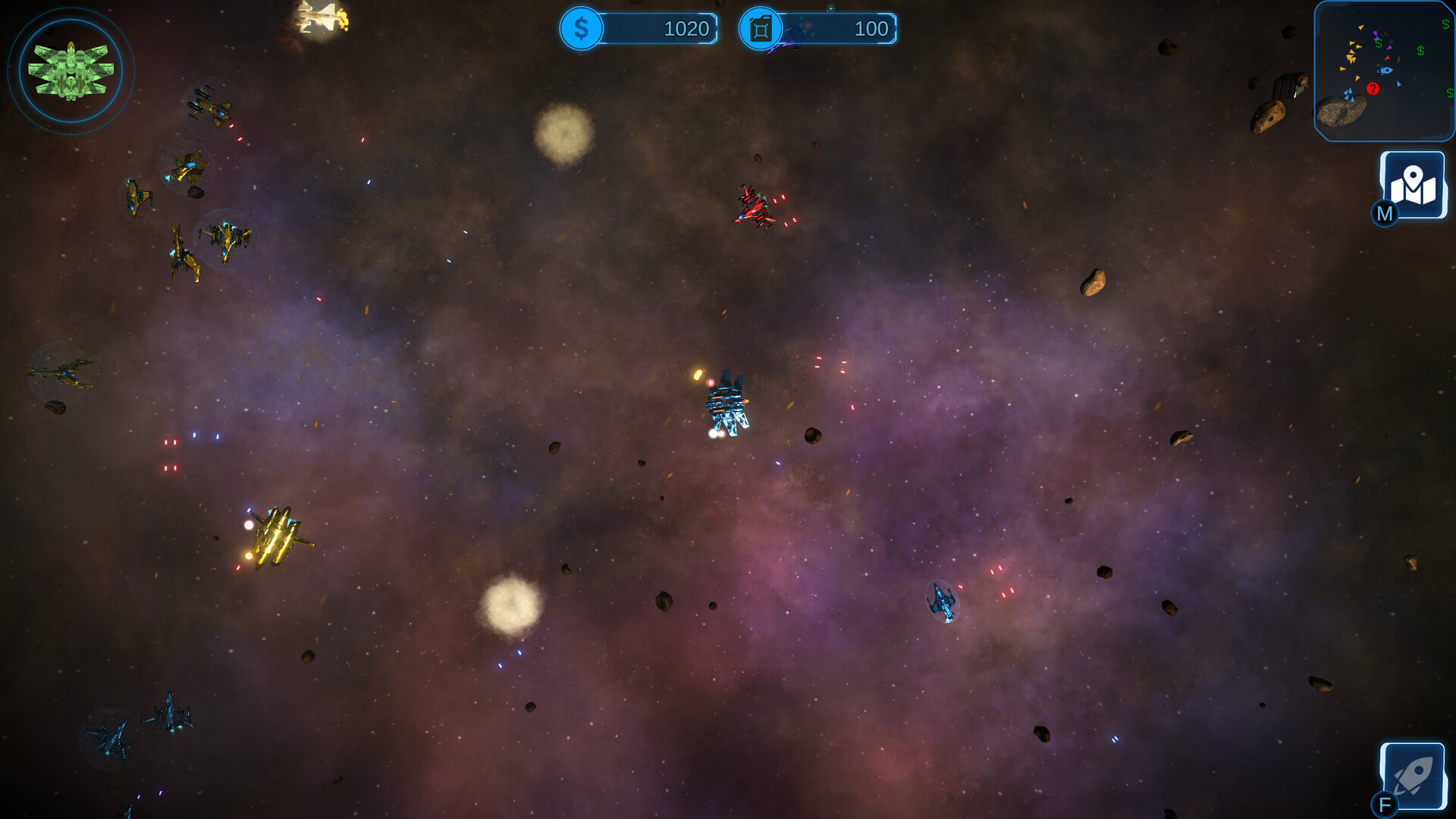The width and height of the screenshot is (1456, 819).
Task: Click the fuel value reading 100
Action: [872, 29]
